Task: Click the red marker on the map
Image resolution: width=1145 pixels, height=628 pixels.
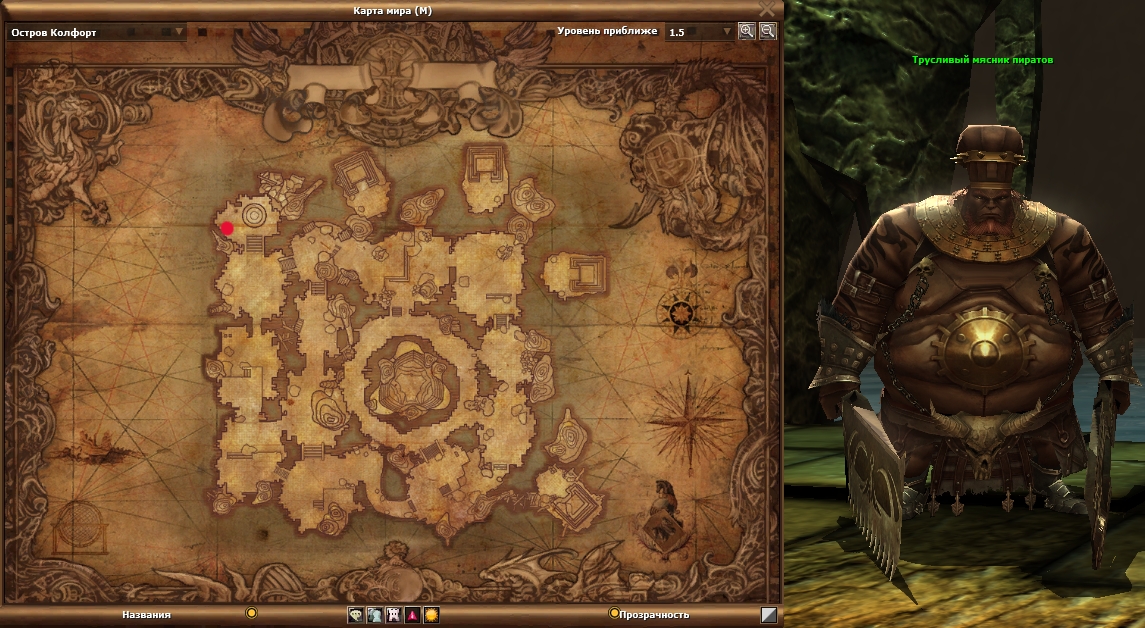Action: point(227,228)
